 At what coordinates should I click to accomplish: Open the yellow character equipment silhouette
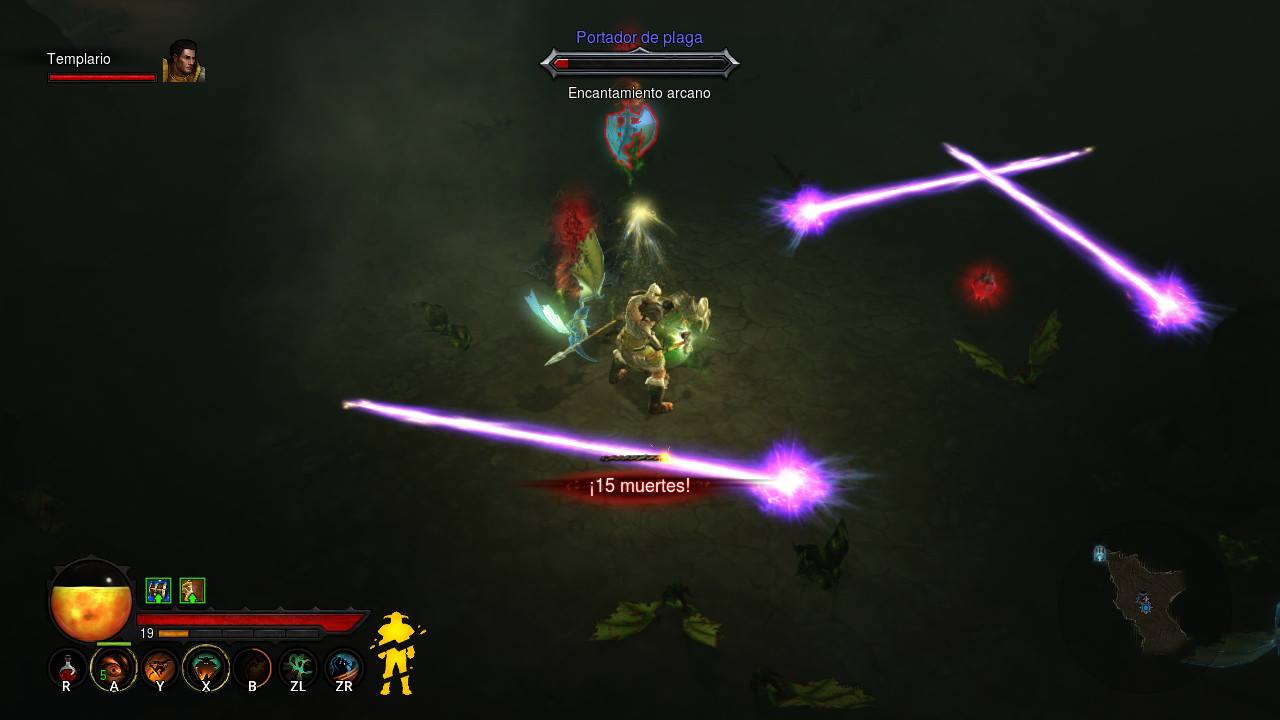(397, 653)
